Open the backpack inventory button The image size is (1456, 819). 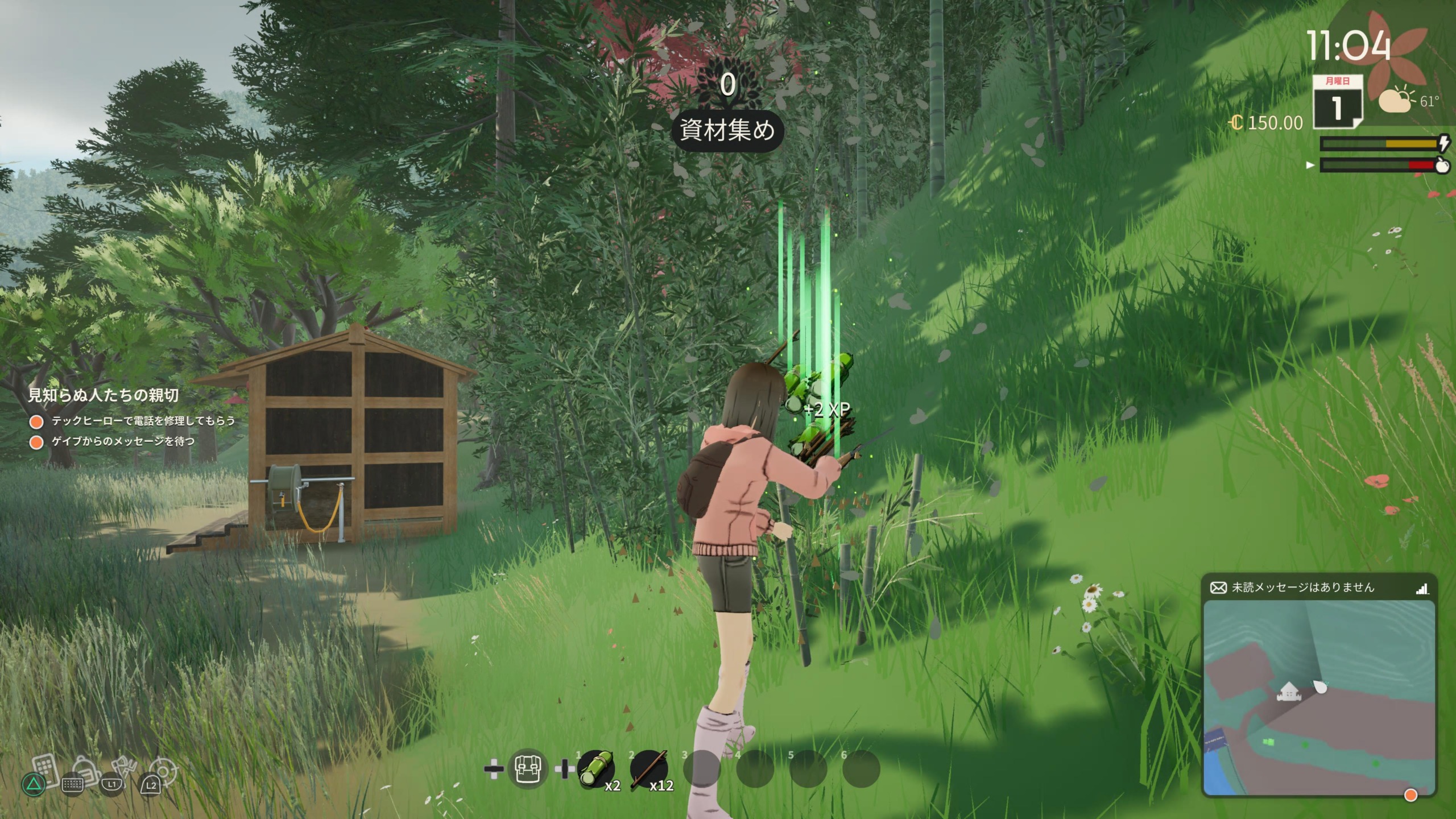click(527, 769)
